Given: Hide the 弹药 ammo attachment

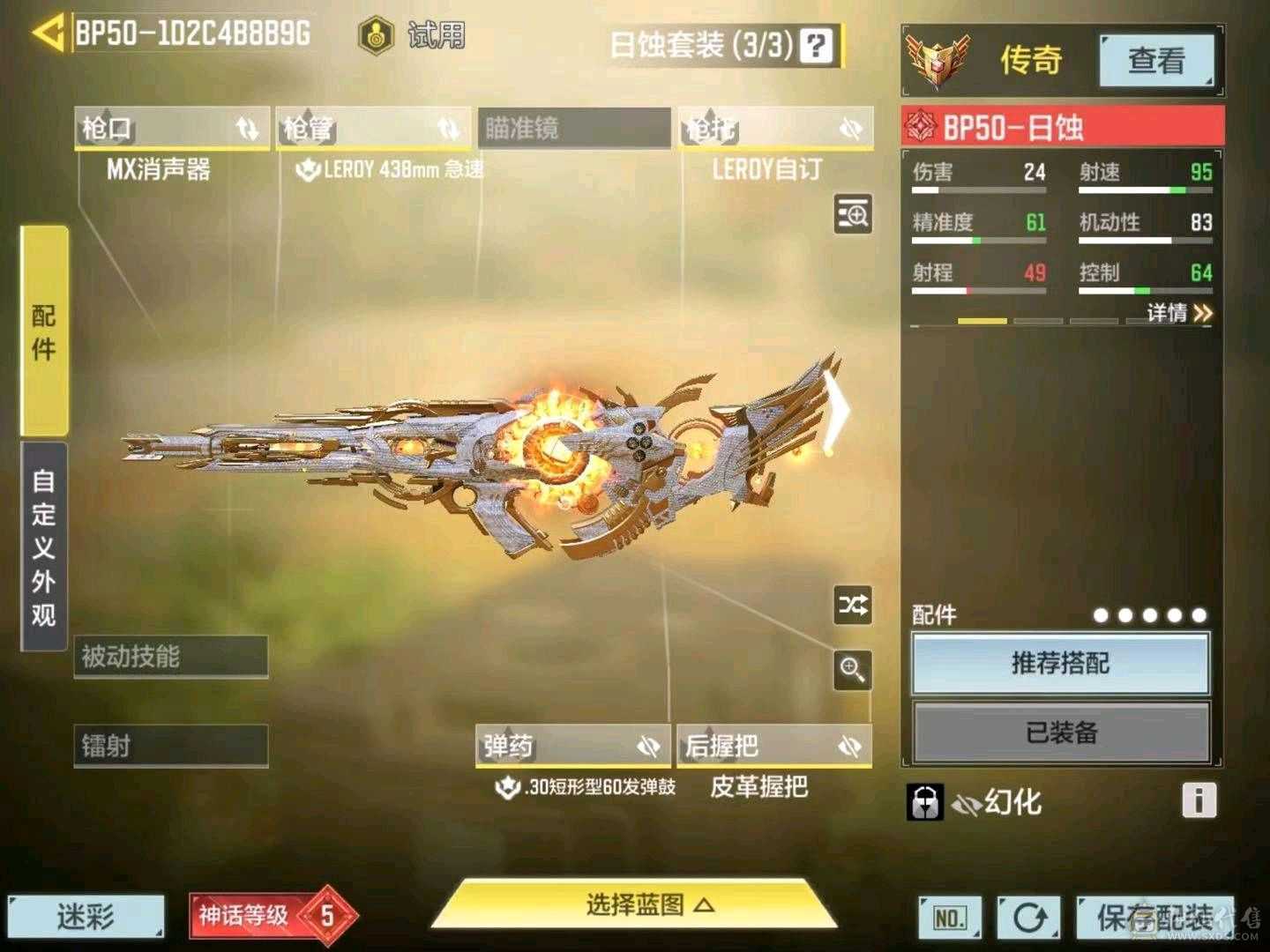Looking at the screenshot, I should 651,746.
